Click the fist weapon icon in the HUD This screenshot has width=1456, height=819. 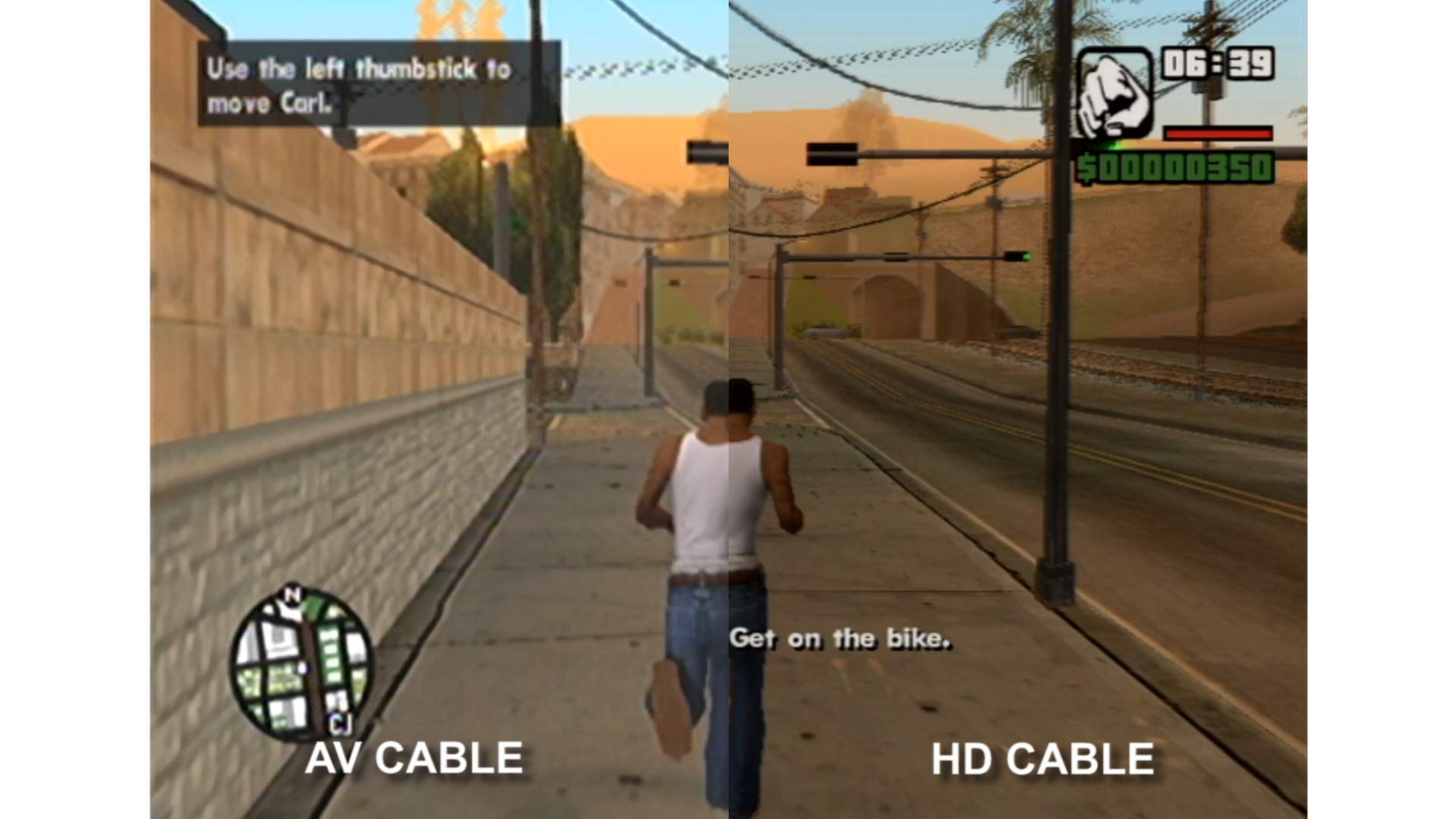pyautogui.click(x=1112, y=93)
